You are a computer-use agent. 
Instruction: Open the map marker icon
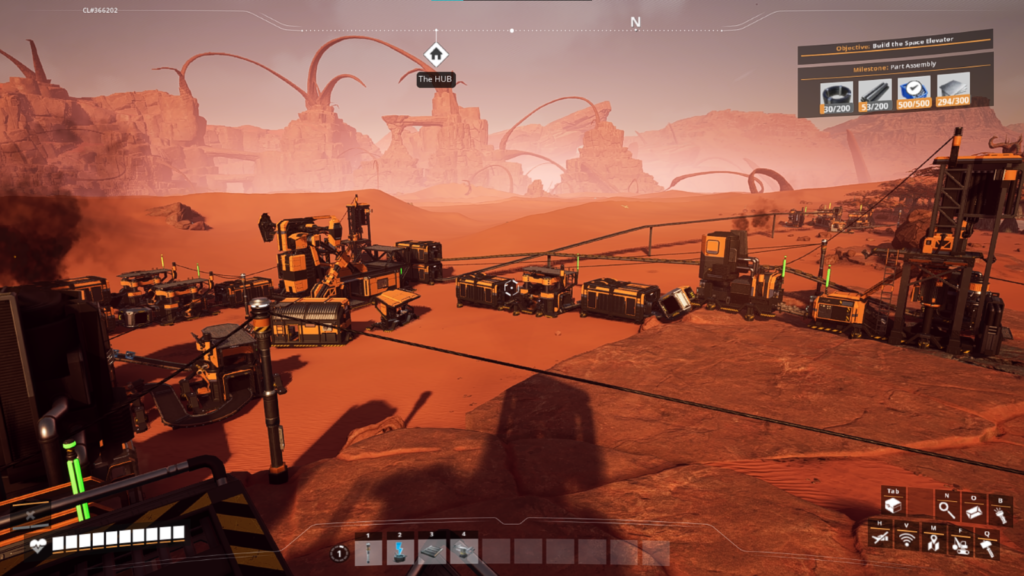pos(932,542)
